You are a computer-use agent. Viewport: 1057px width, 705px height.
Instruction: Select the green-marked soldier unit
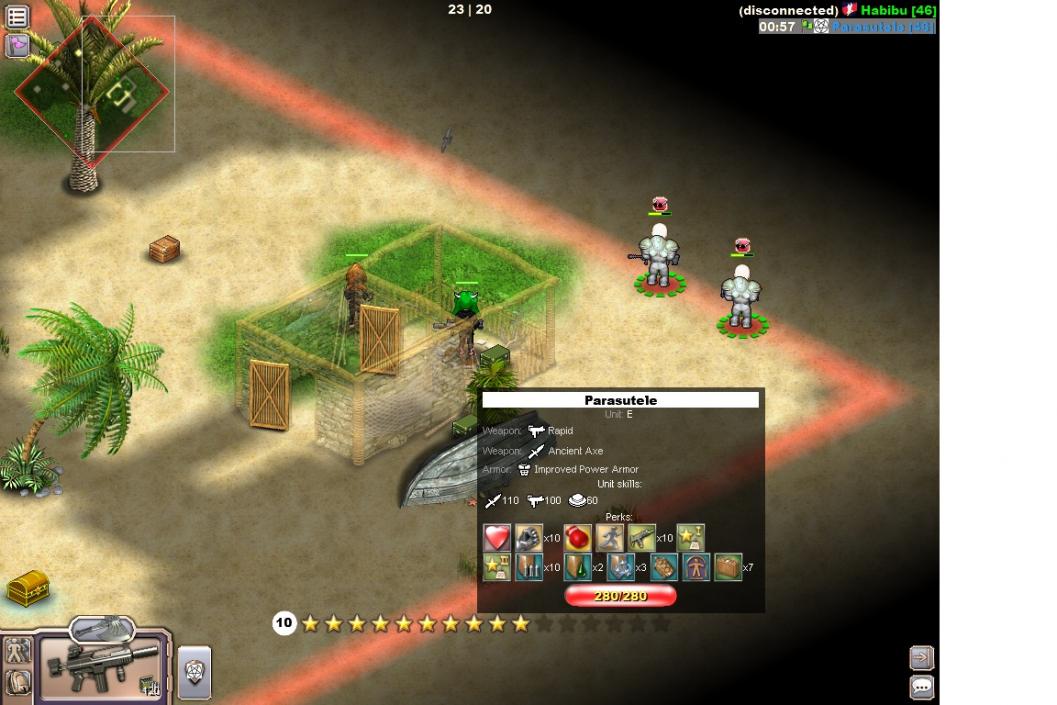tap(465, 320)
